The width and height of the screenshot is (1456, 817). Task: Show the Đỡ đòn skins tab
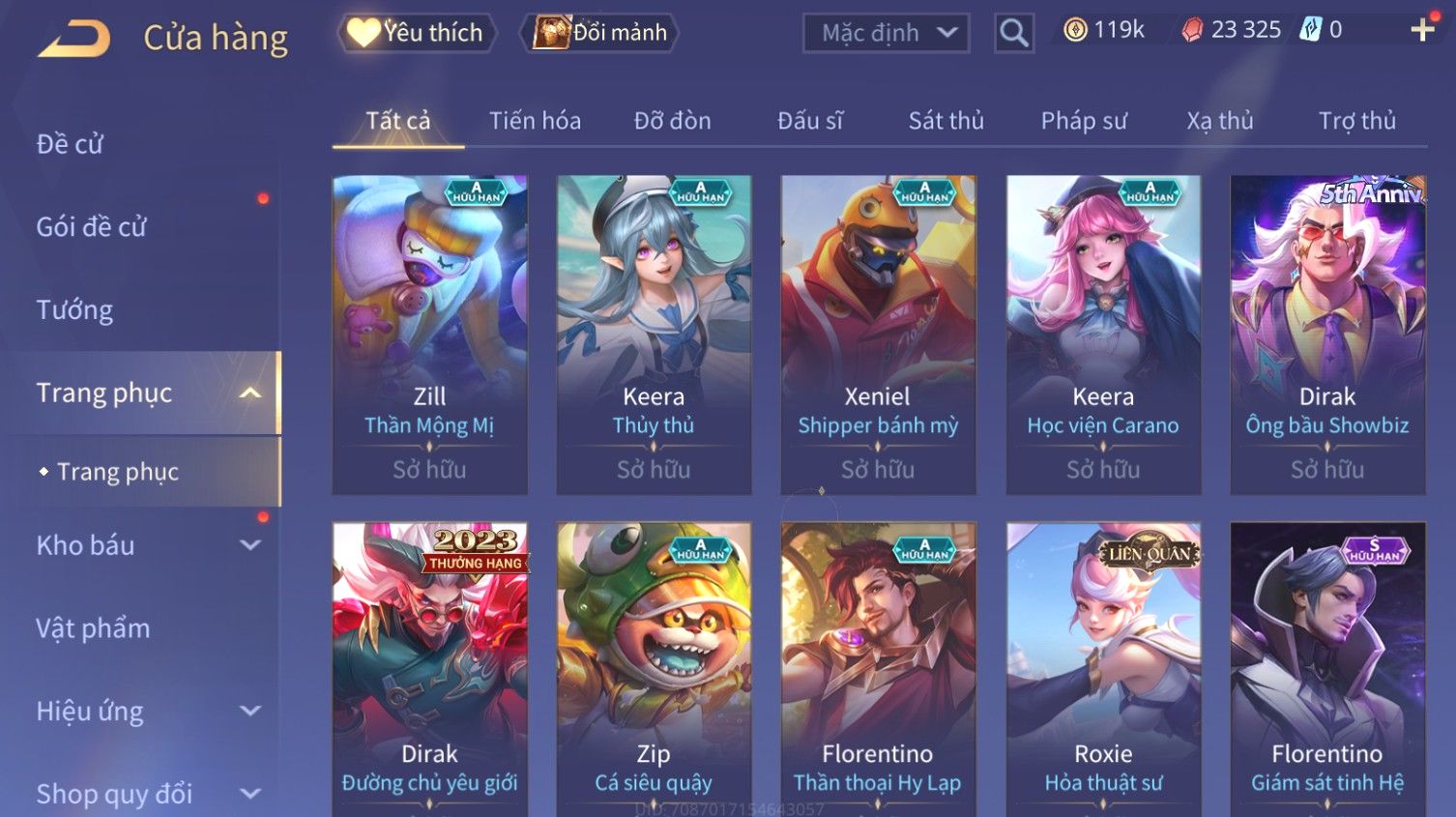(672, 121)
